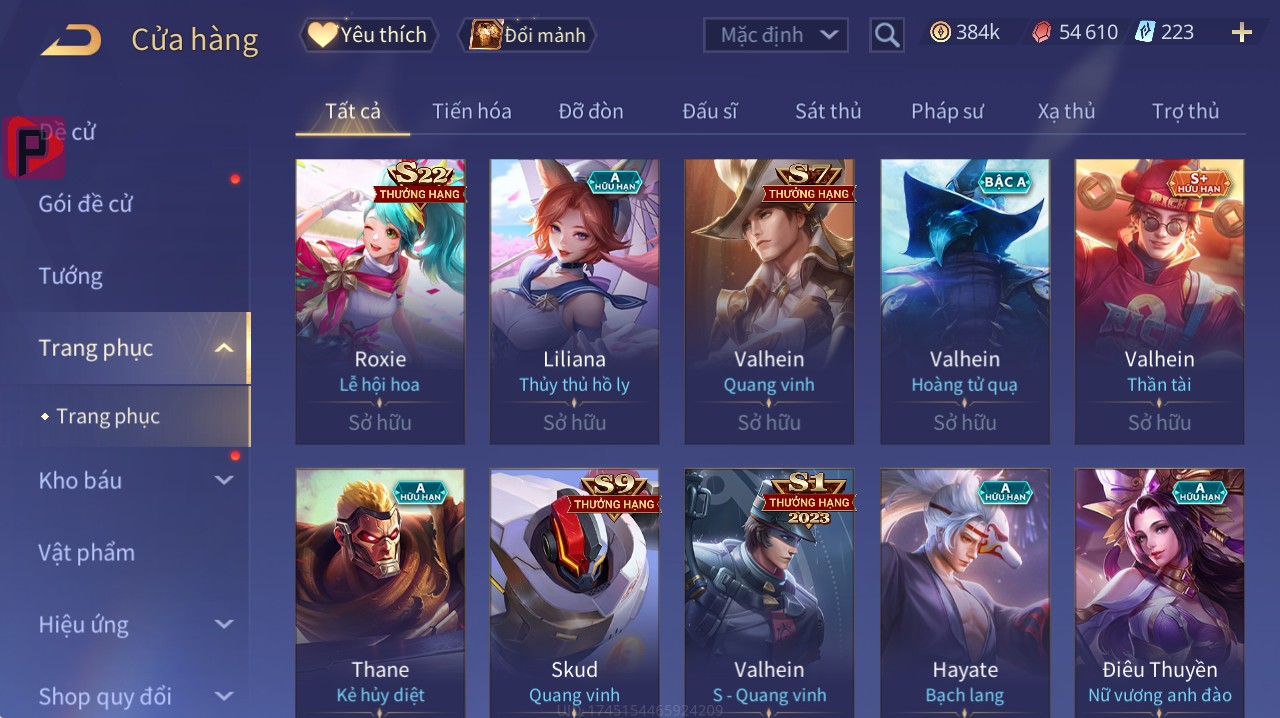Show the Đấu sĩ category

[709, 111]
